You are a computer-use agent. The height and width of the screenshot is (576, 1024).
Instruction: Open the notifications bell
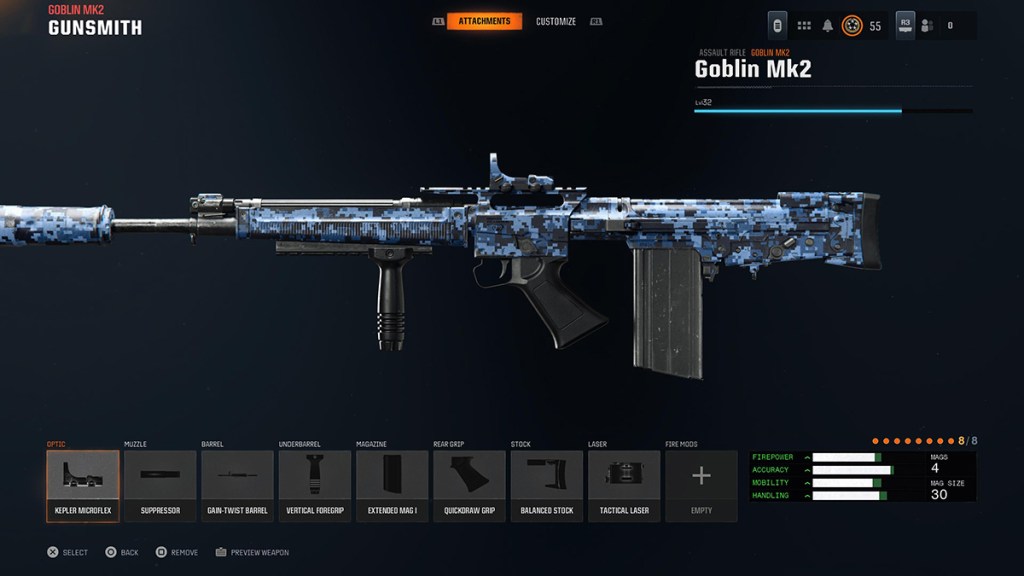828,25
